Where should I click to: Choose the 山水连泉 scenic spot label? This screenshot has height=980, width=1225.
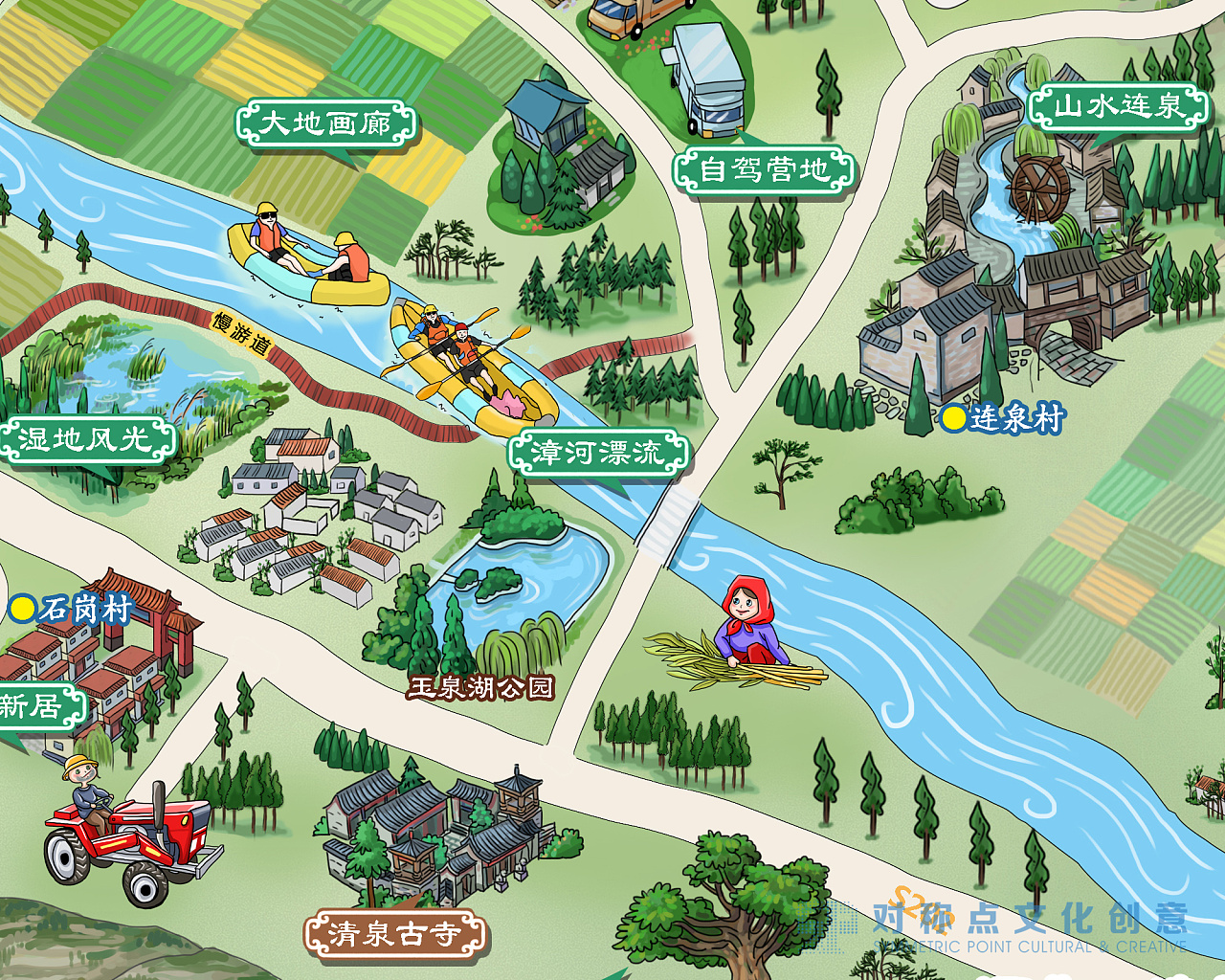(x=1119, y=105)
